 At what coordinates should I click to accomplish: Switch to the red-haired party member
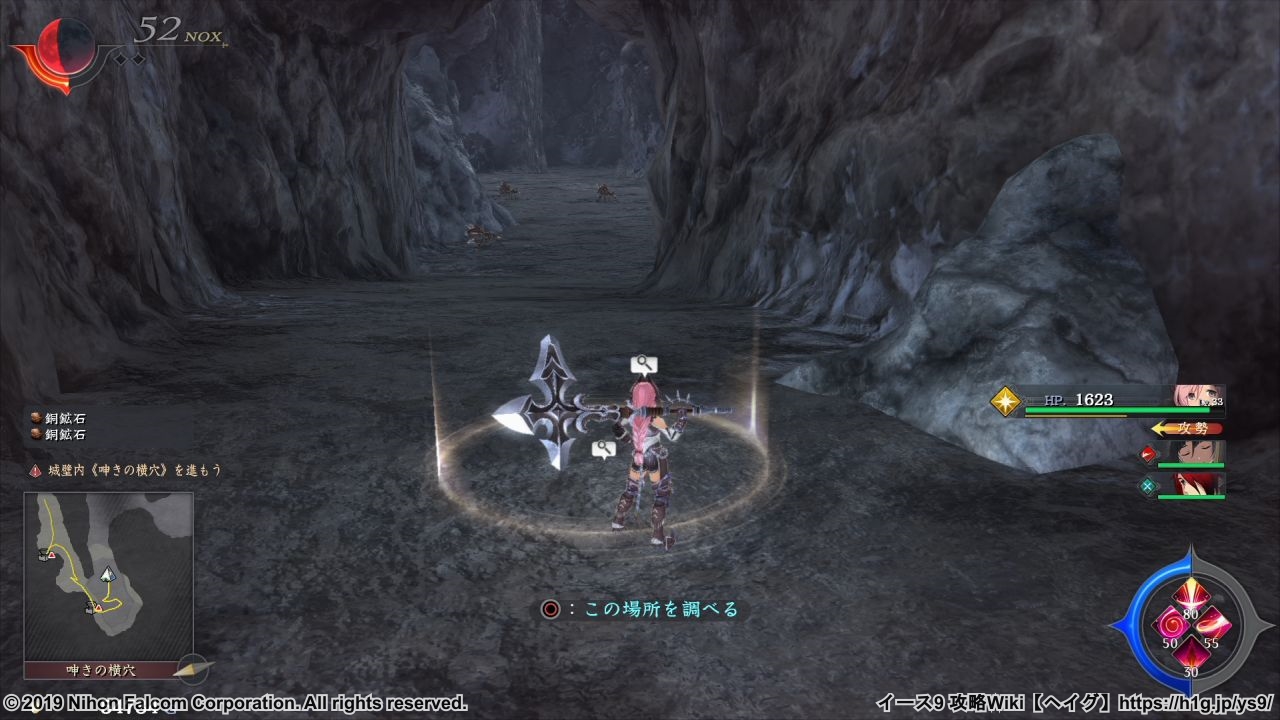point(1198,486)
